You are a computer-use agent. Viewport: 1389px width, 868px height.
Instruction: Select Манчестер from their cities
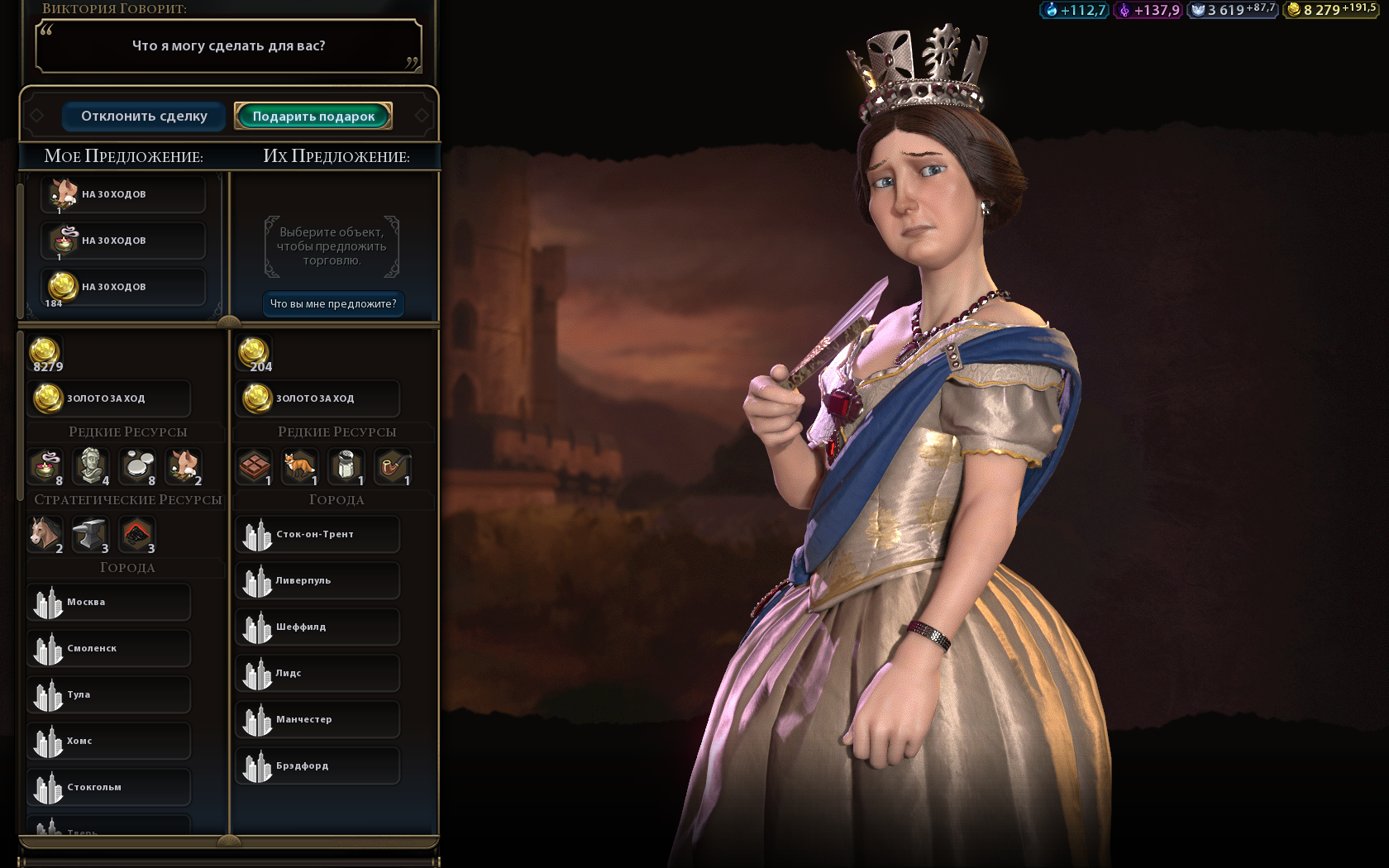(x=317, y=719)
